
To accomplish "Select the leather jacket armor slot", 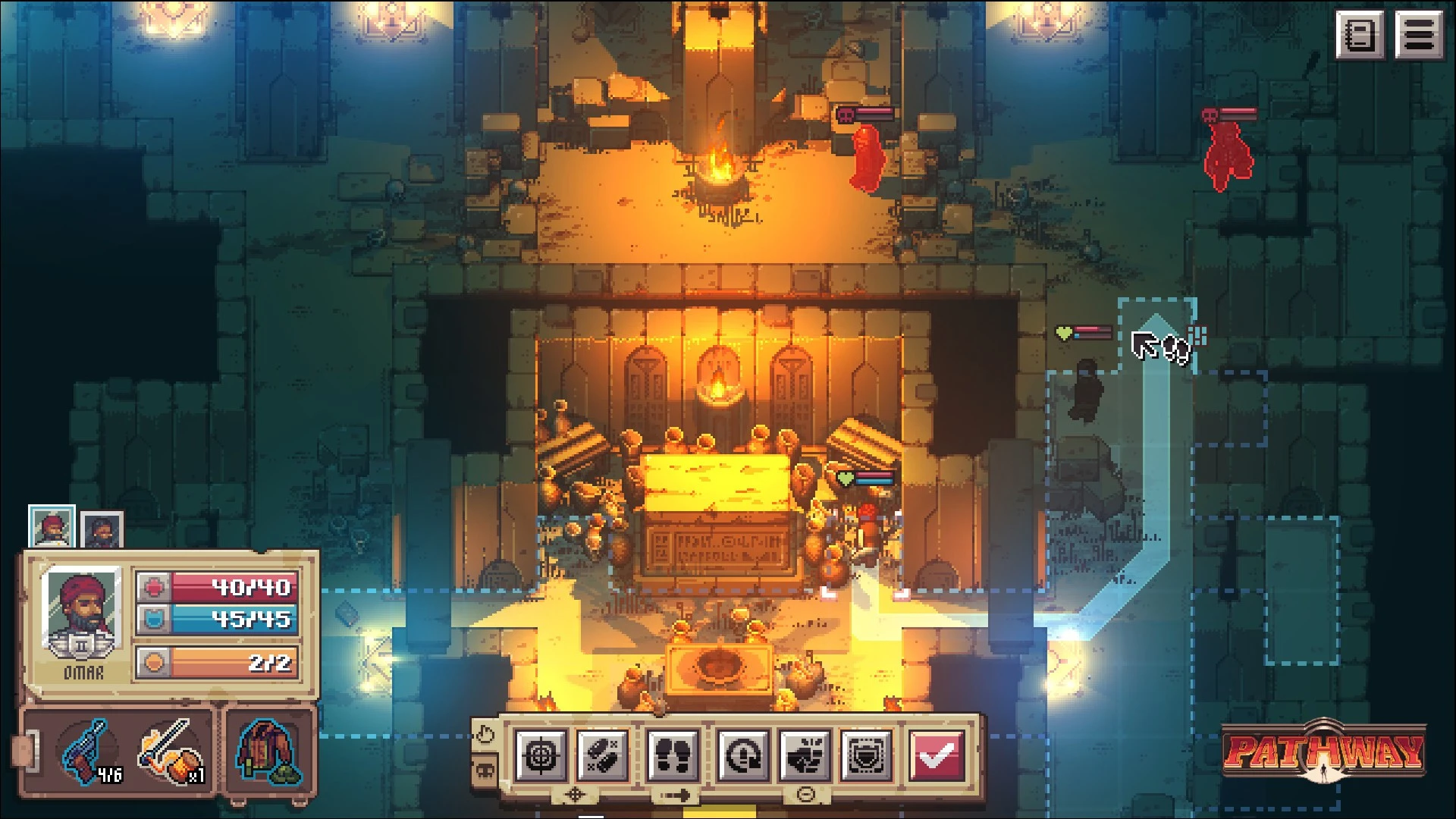I will pos(268,752).
